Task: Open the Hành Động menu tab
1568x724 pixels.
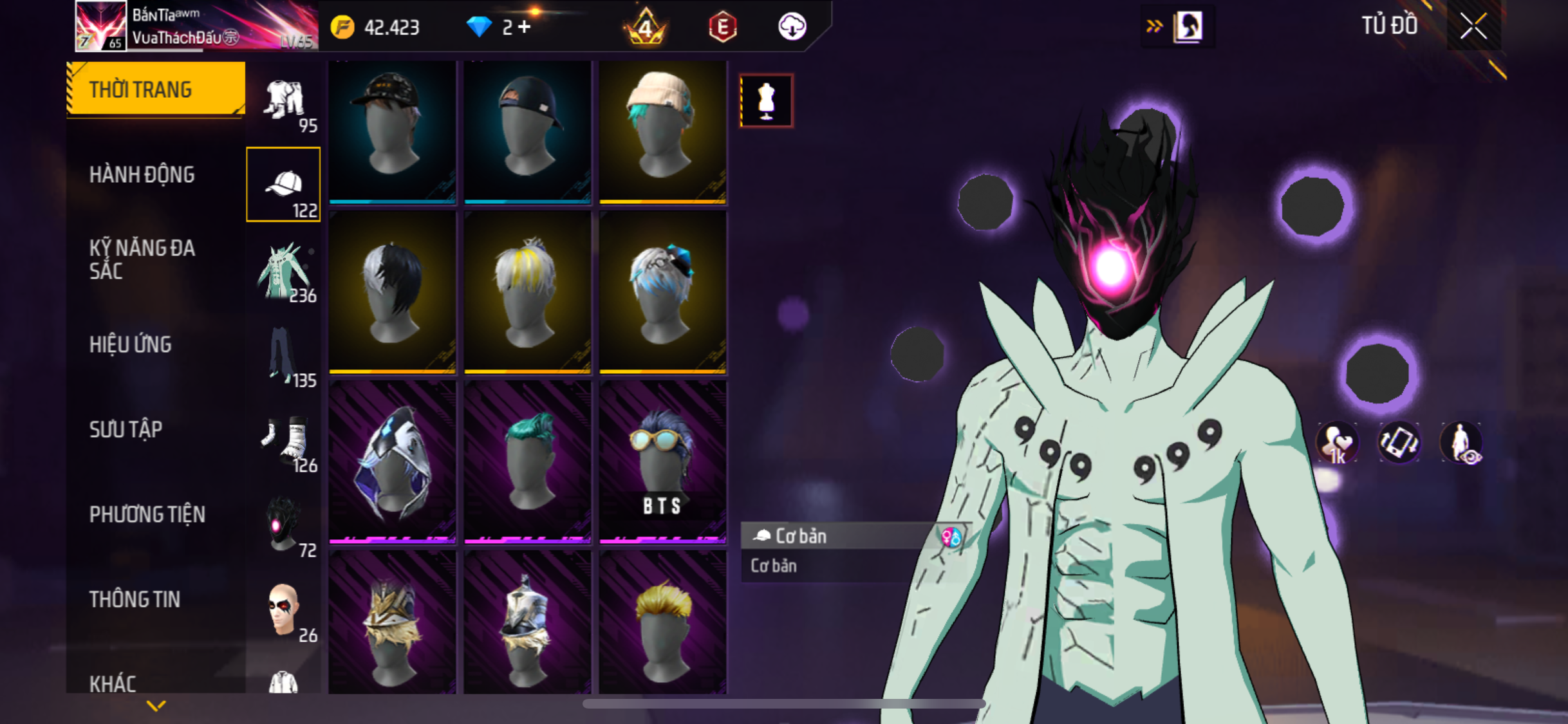Action: pos(142,174)
